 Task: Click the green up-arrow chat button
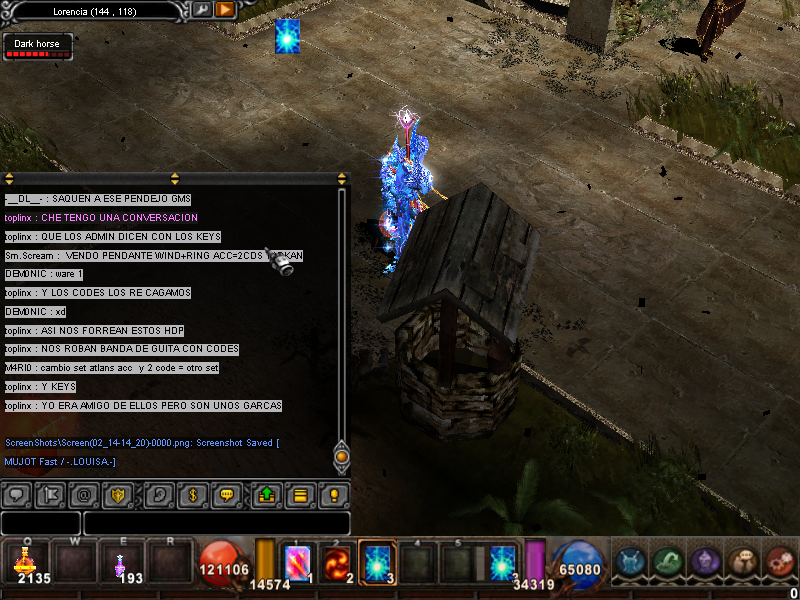coord(267,494)
